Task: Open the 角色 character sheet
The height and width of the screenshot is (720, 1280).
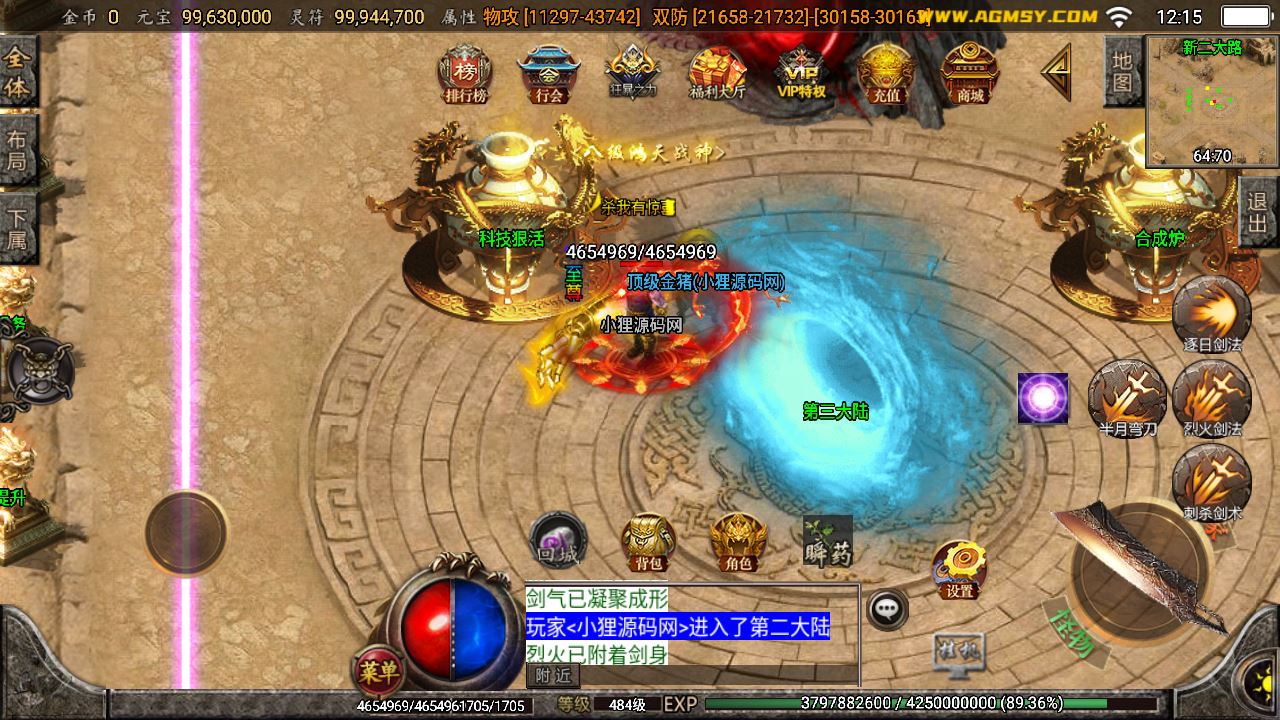Action: pos(738,541)
